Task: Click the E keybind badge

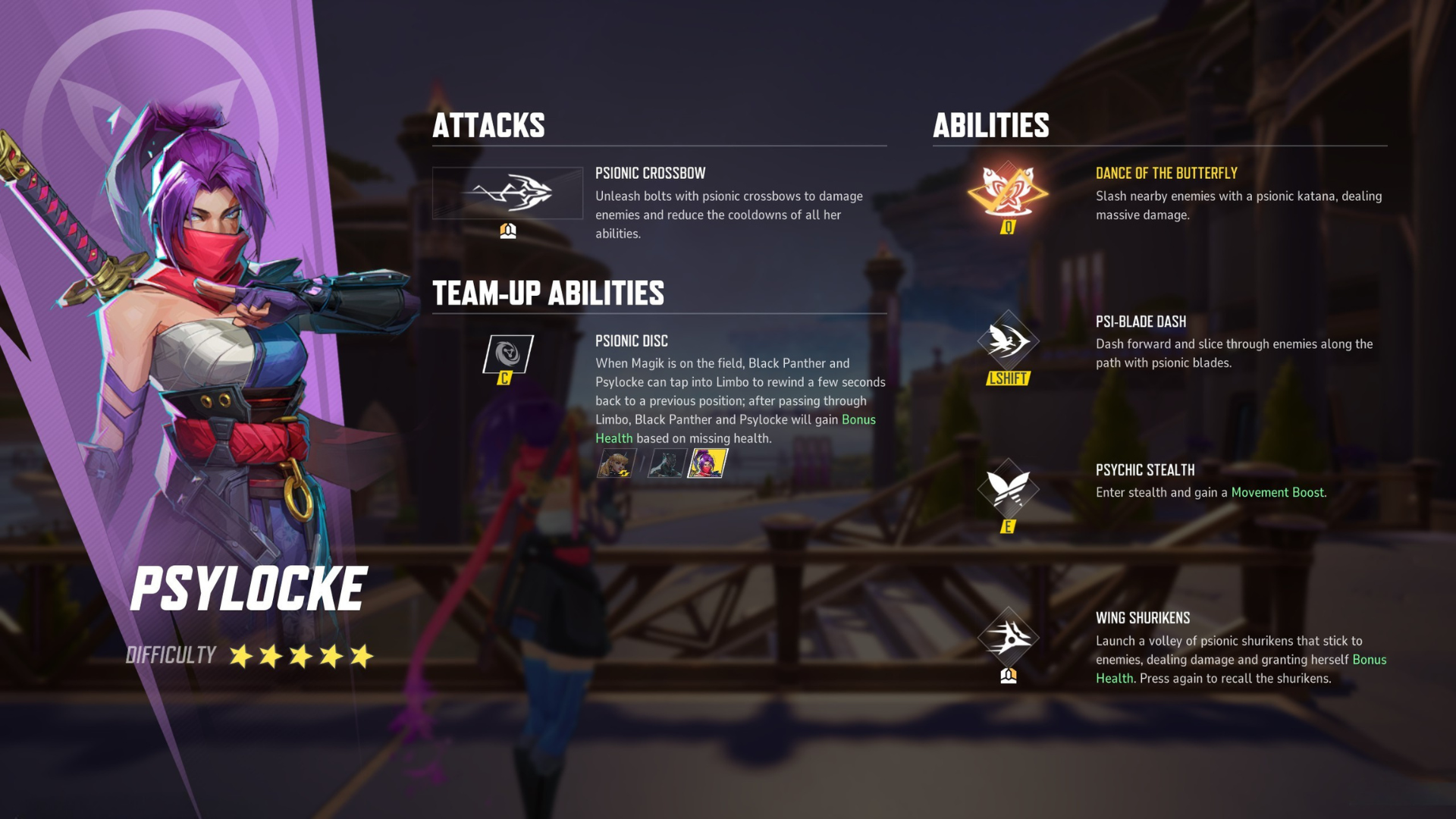Action: 1009,525
